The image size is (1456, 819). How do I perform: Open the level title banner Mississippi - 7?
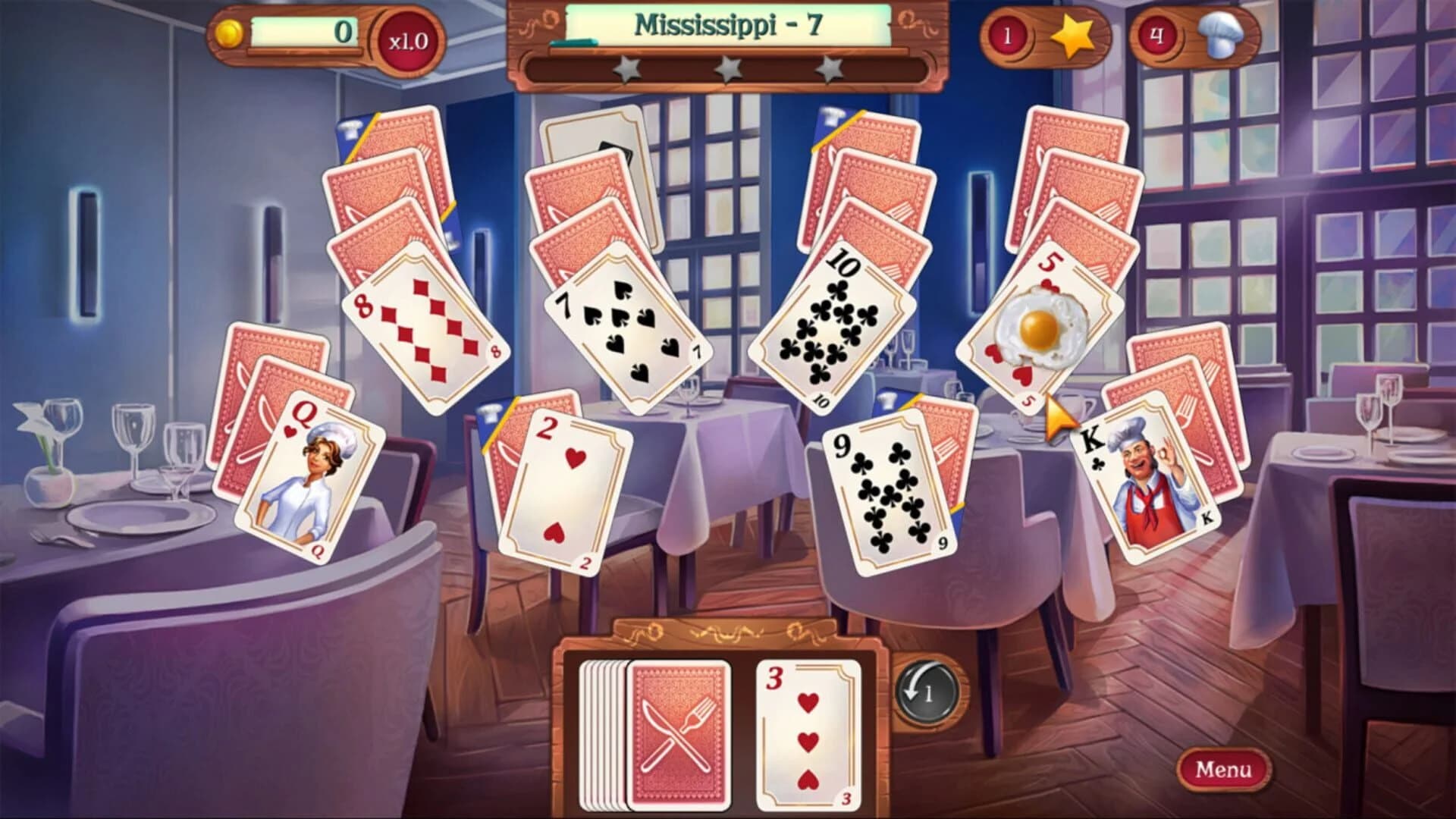[x=724, y=23]
